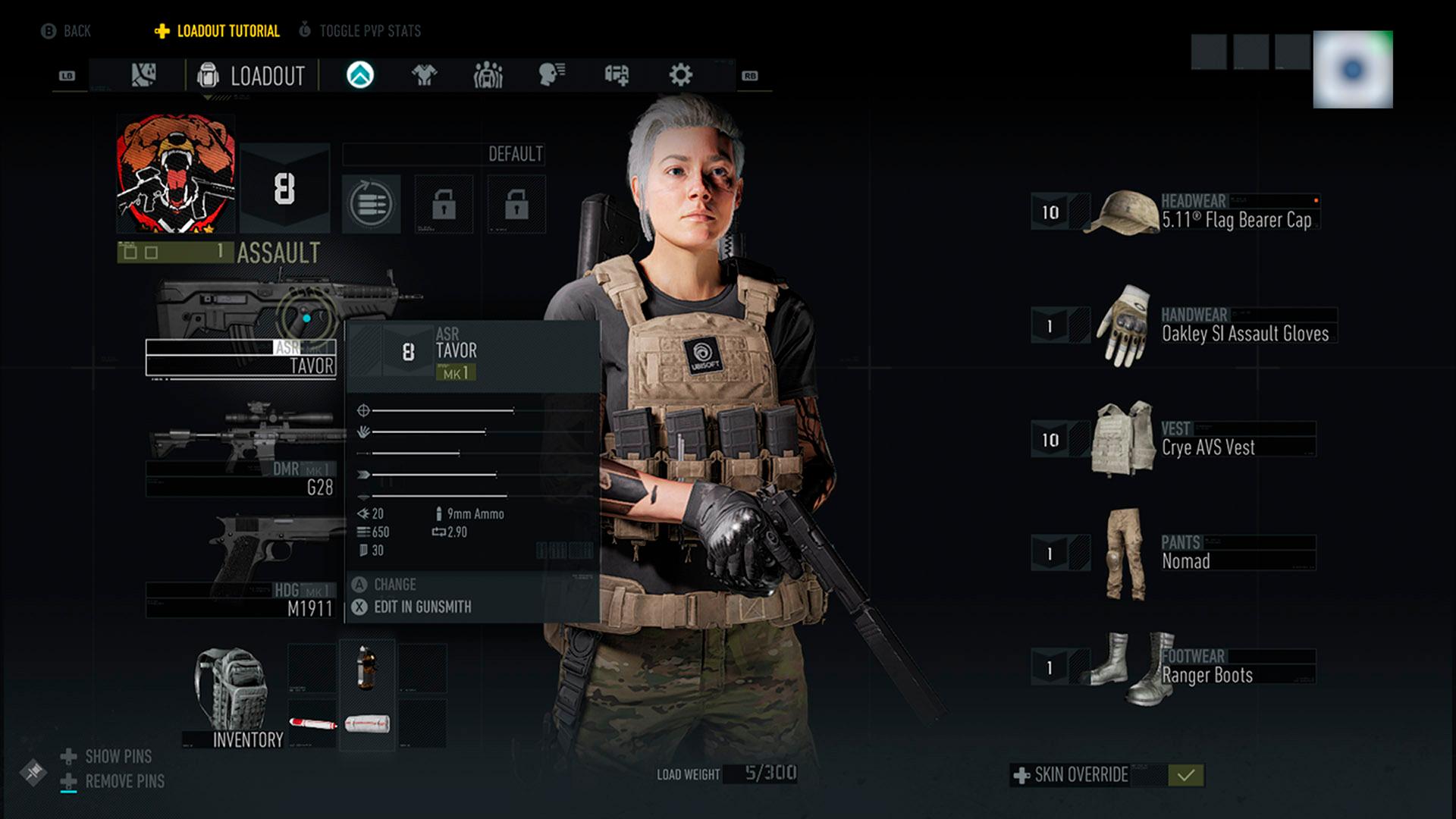Select the Crye AVS Vest slot
This screenshot has width=1456, height=819.
tap(1207, 440)
